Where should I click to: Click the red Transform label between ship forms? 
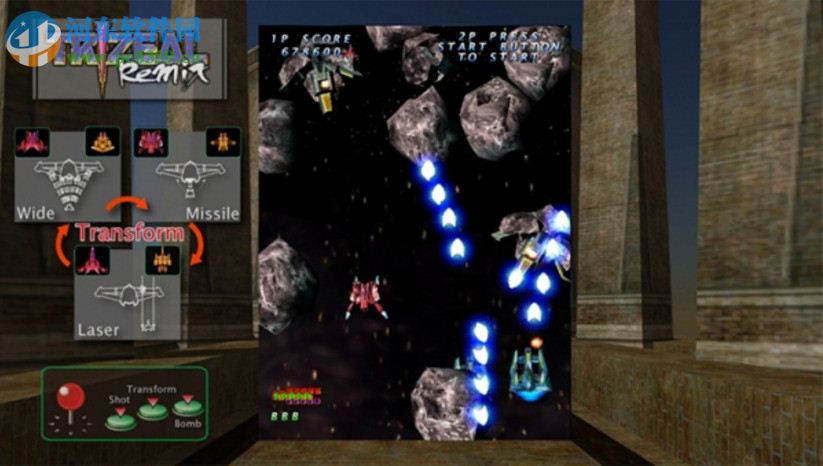coord(129,234)
